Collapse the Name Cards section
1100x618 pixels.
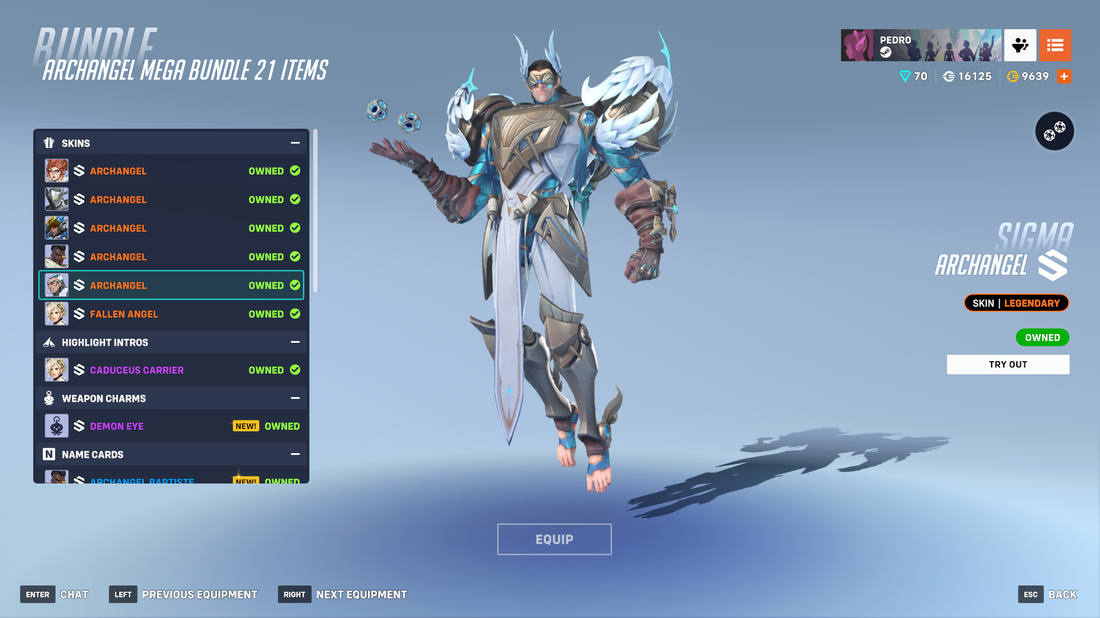click(x=295, y=454)
